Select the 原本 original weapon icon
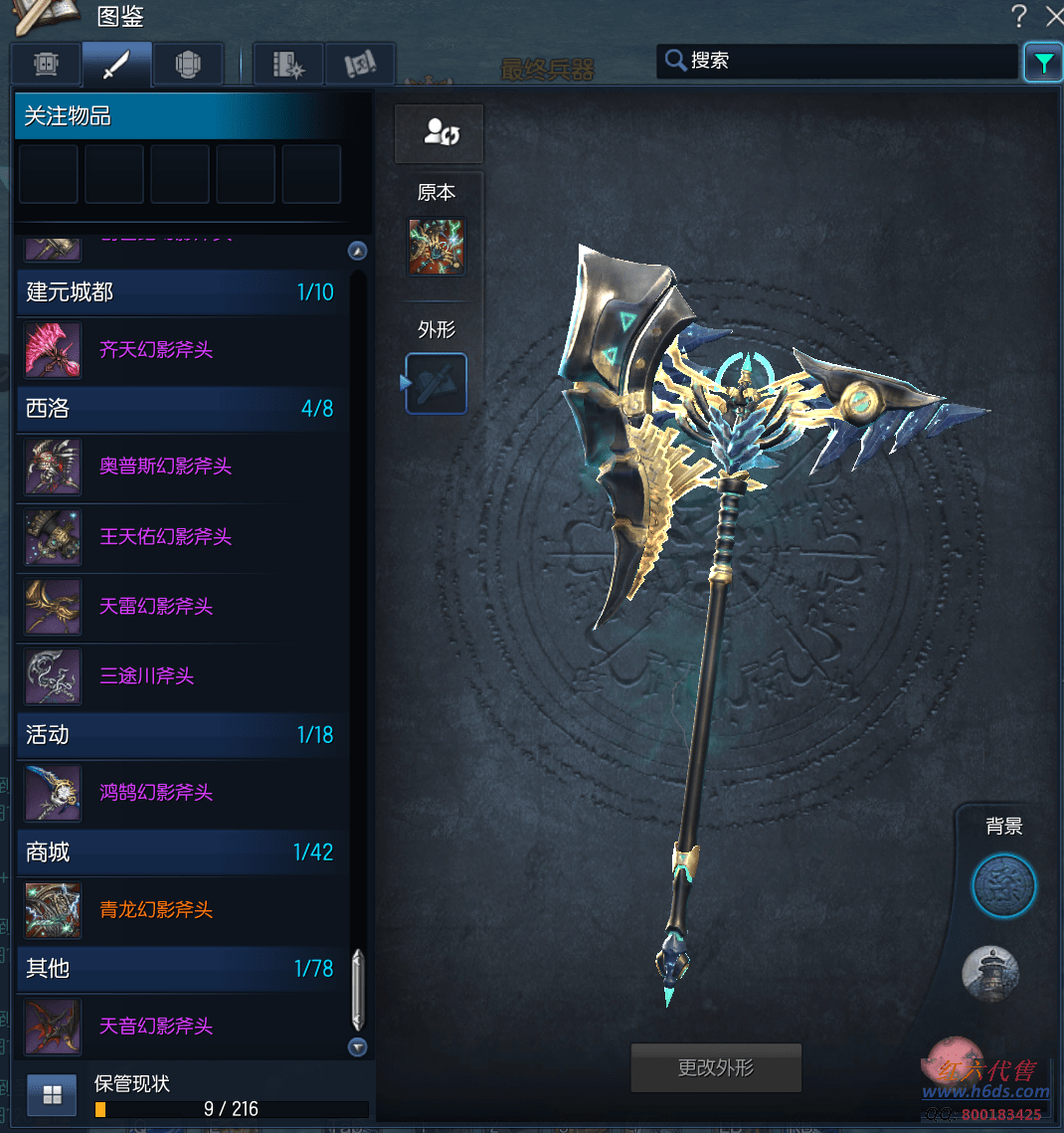The height and width of the screenshot is (1133, 1064). [x=436, y=247]
